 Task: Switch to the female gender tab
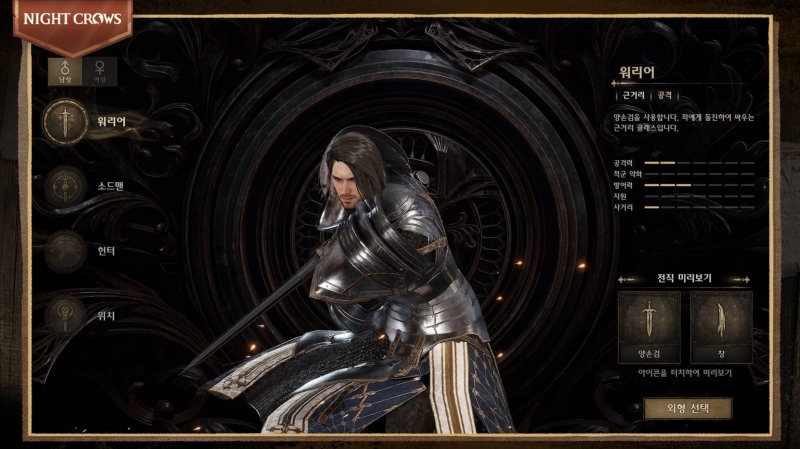click(x=99, y=72)
